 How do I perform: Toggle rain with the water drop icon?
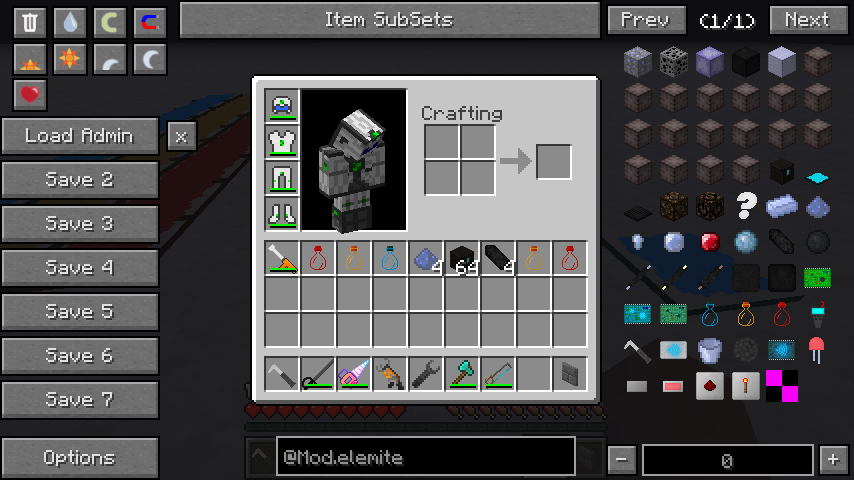coord(70,22)
